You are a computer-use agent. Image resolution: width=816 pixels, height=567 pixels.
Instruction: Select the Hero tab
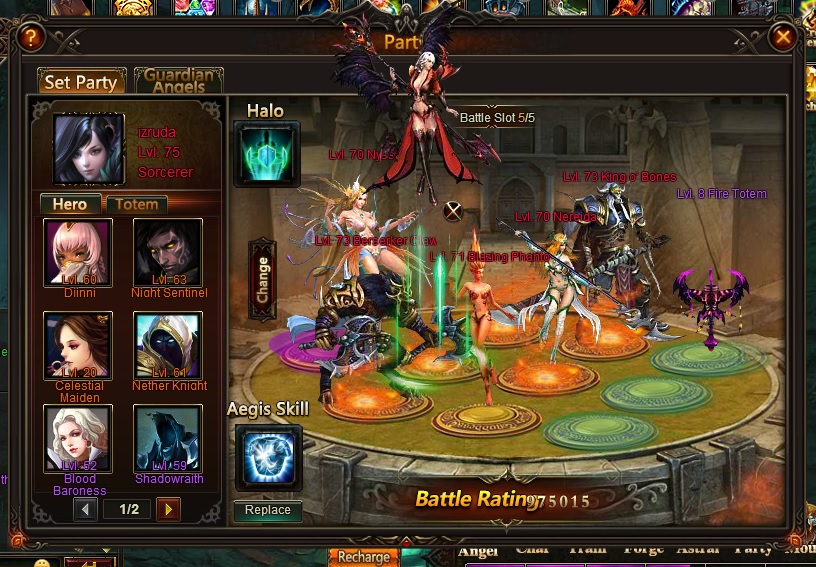[70, 204]
